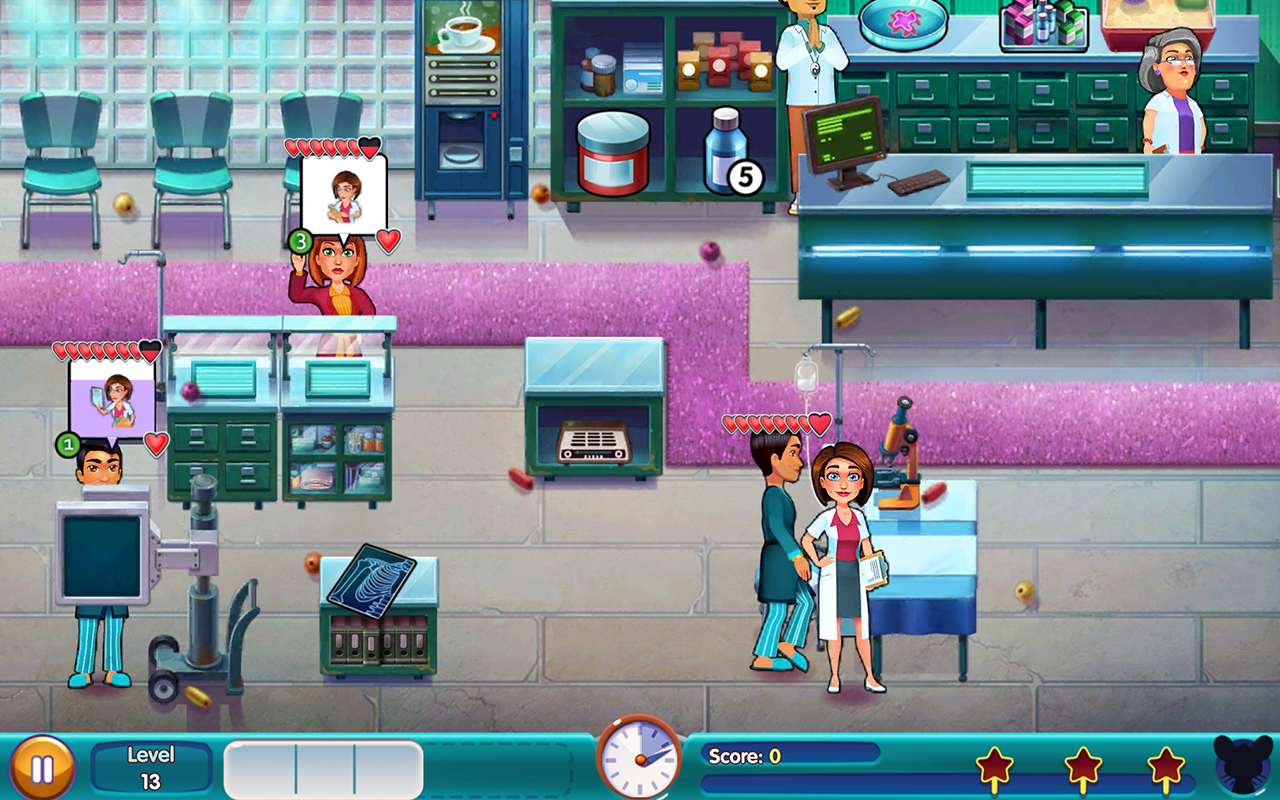Viewport: 1280px width, 800px height.
Task: Click the Score progress bar
Action: (x=800, y=757)
